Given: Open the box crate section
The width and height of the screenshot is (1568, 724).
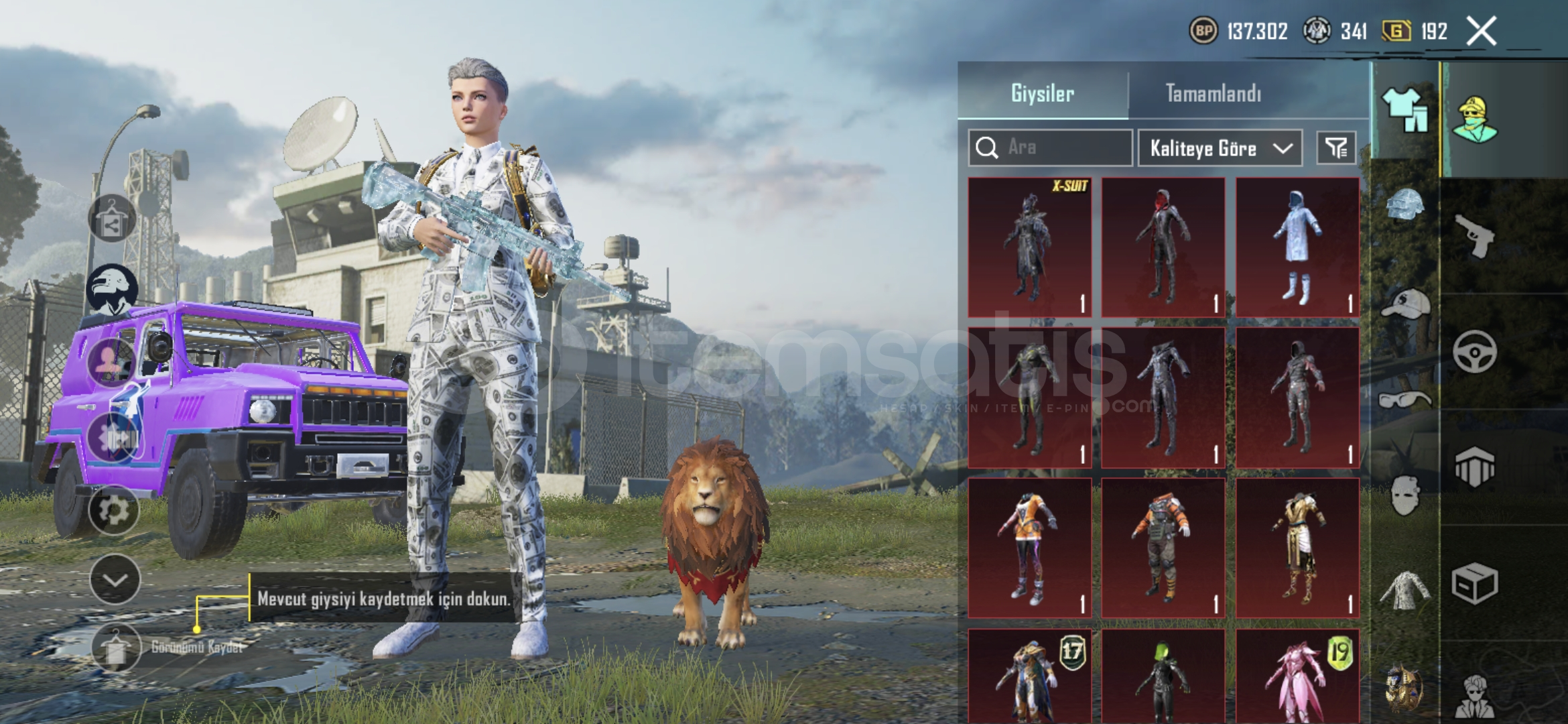Looking at the screenshot, I should tap(1476, 583).
